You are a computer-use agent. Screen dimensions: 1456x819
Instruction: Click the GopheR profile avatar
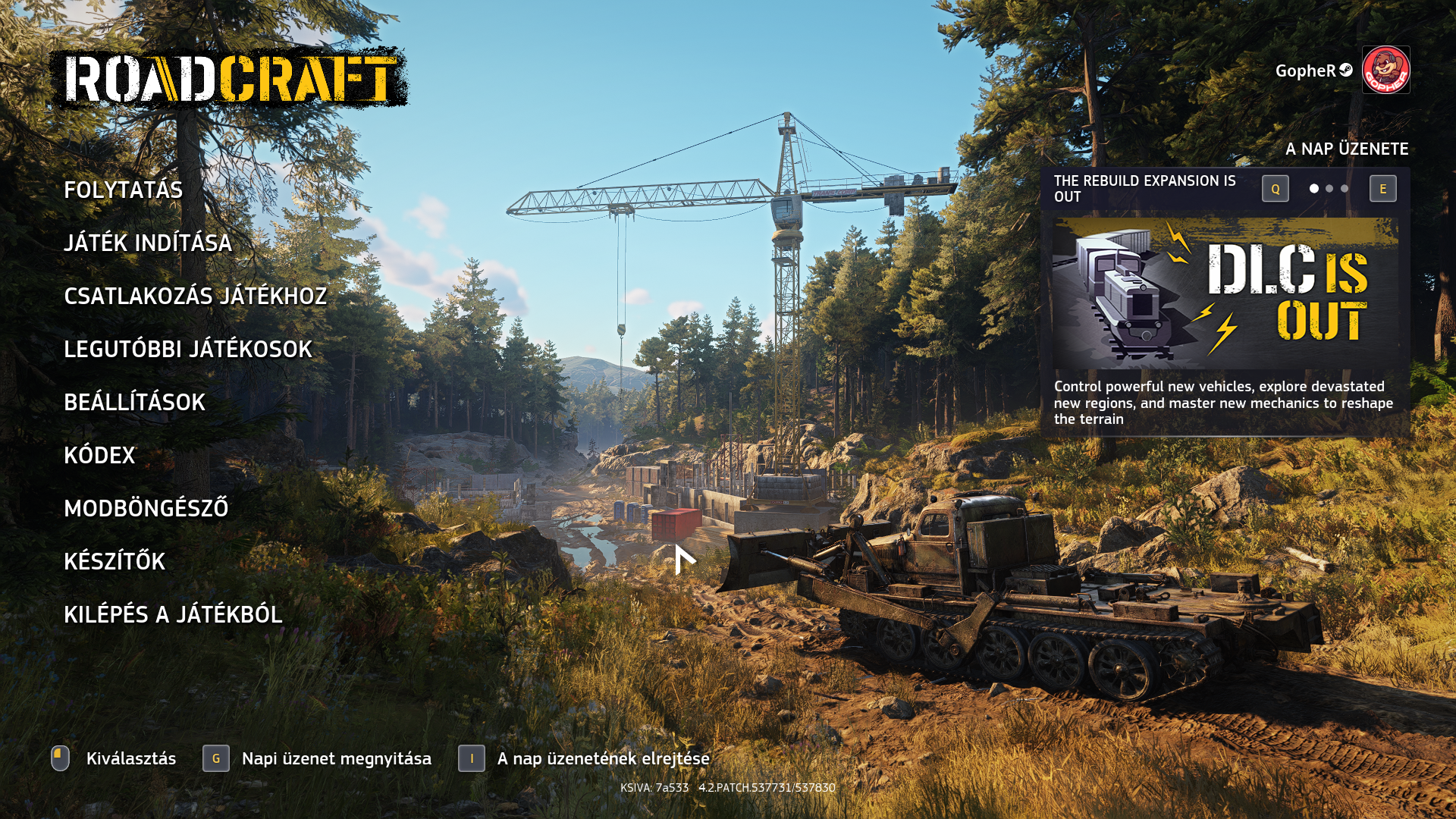pyautogui.click(x=1385, y=70)
